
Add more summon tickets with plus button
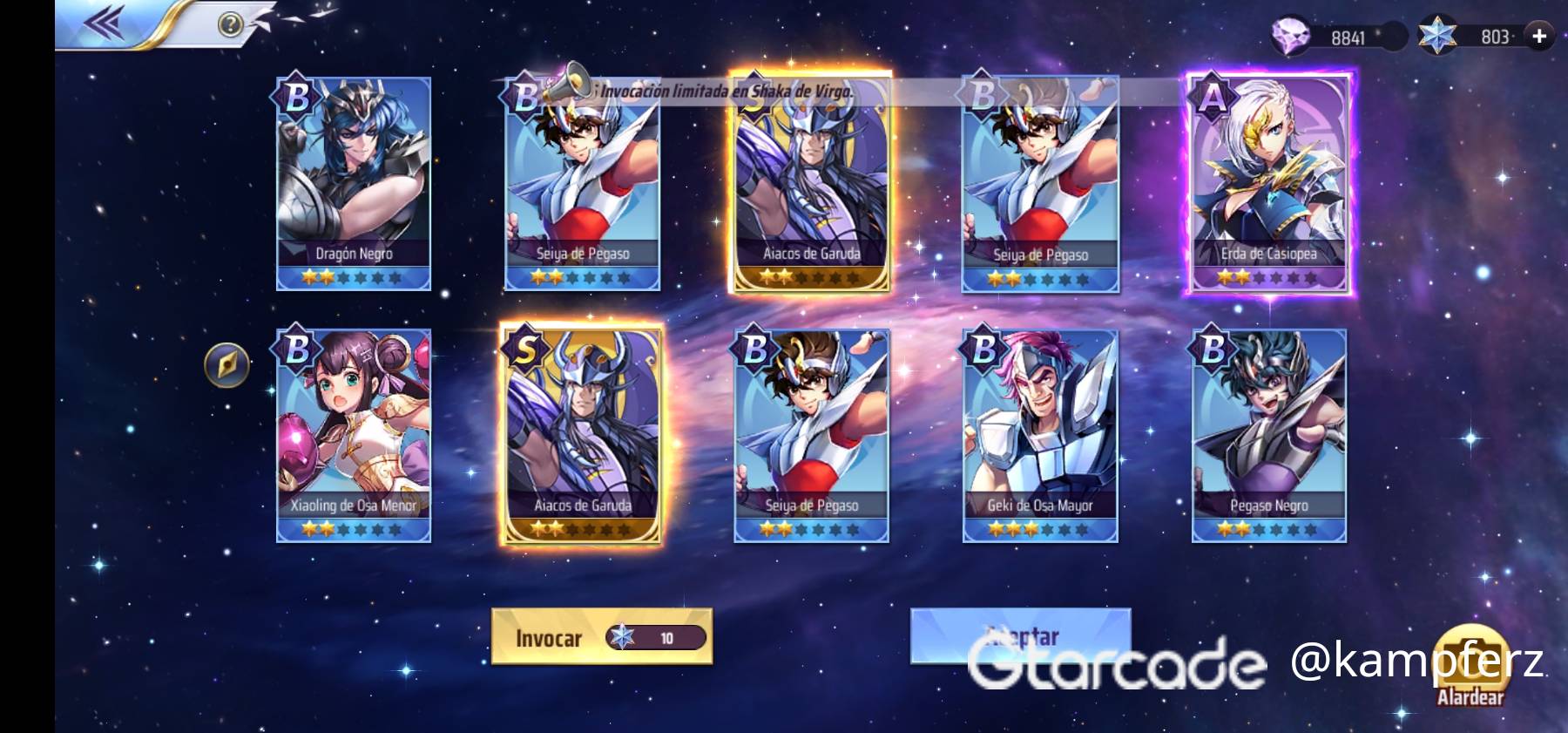(1539, 36)
